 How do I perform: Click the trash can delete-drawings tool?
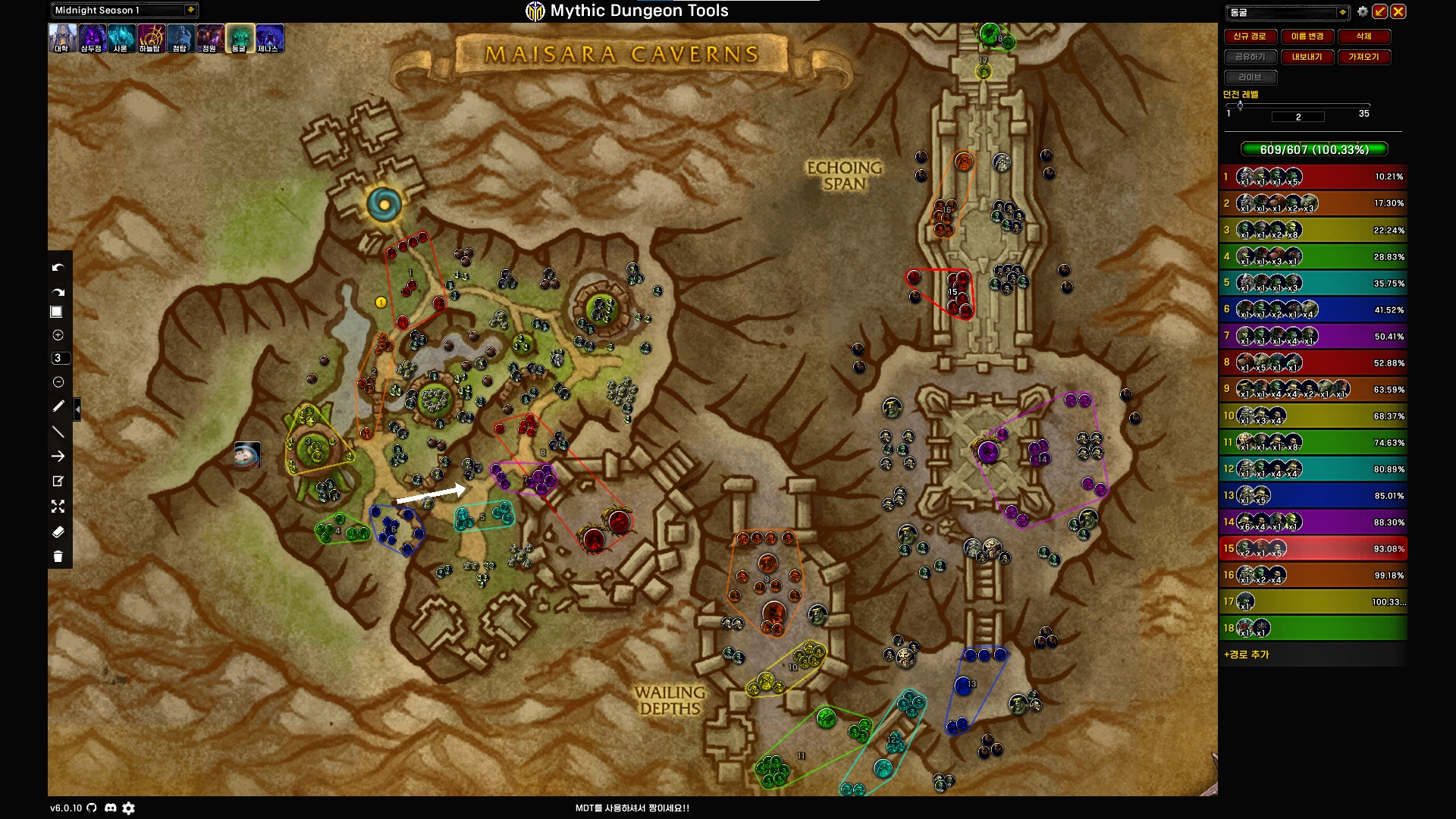[58, 557]
